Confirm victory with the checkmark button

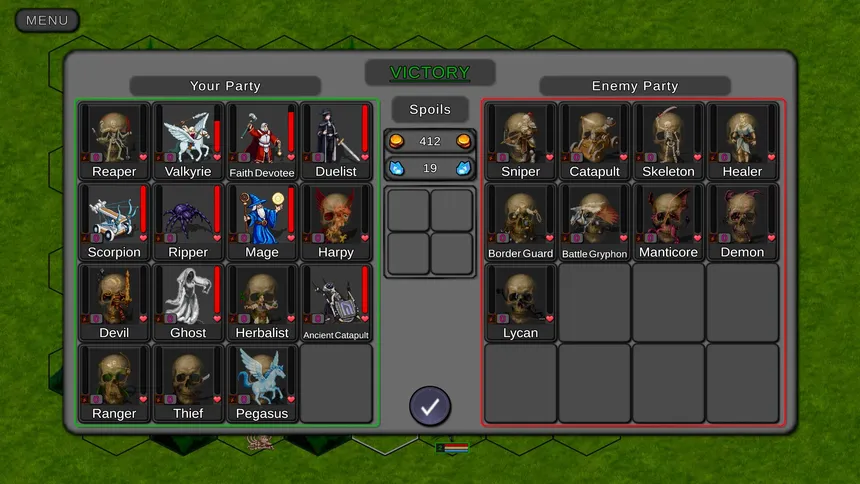pyautogui.click(x=430, y=406)
